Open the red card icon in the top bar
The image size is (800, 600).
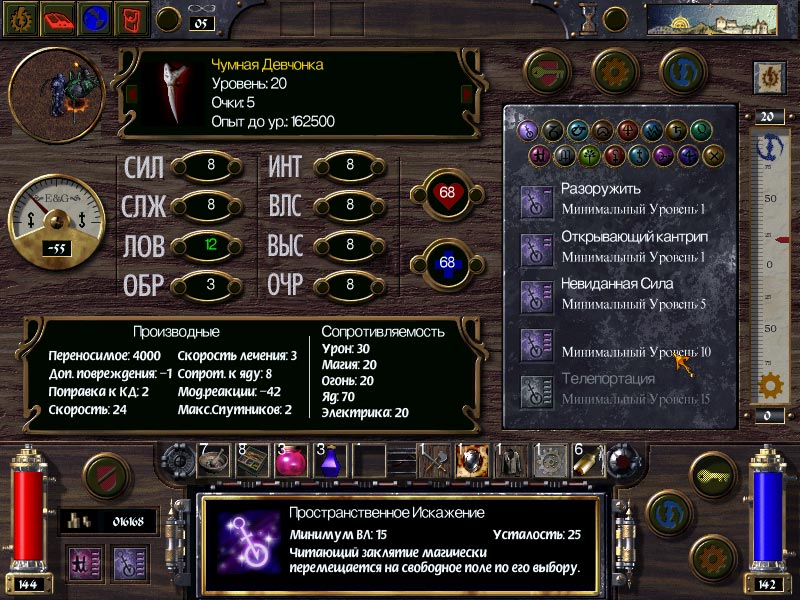131,16
